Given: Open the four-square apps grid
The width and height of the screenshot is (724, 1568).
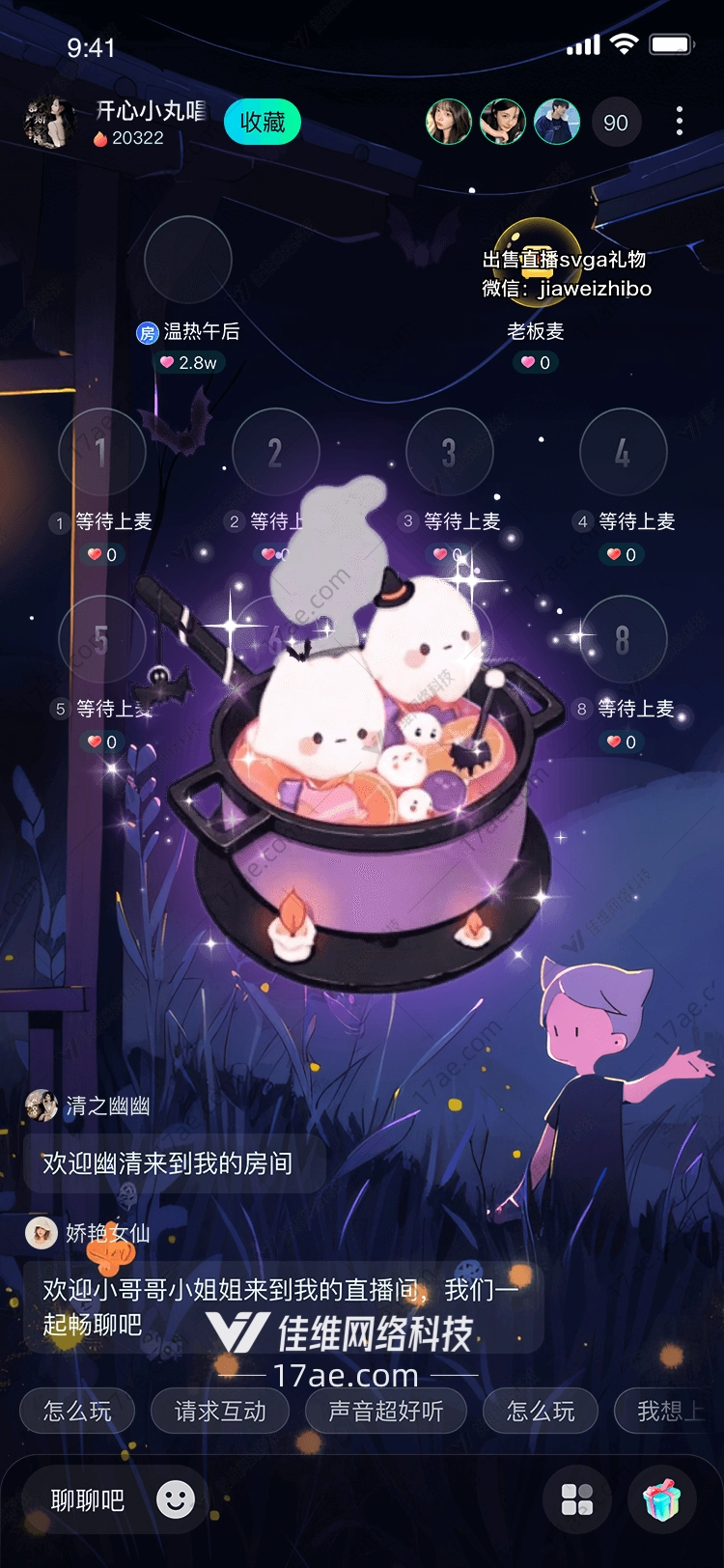Looking at the screenshot, I should [577, 1500].
